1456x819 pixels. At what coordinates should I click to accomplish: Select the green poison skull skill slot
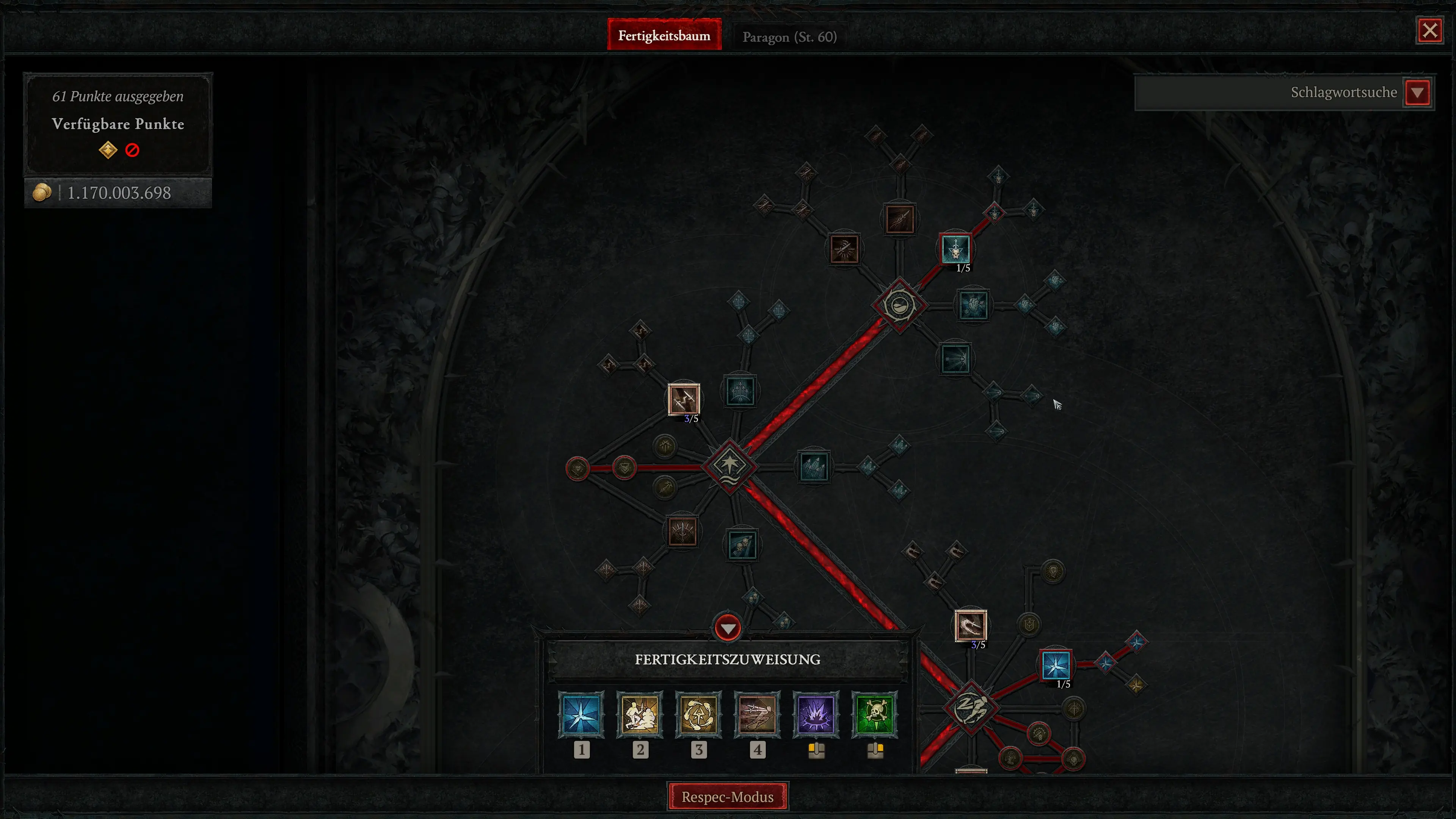[874, 715]
